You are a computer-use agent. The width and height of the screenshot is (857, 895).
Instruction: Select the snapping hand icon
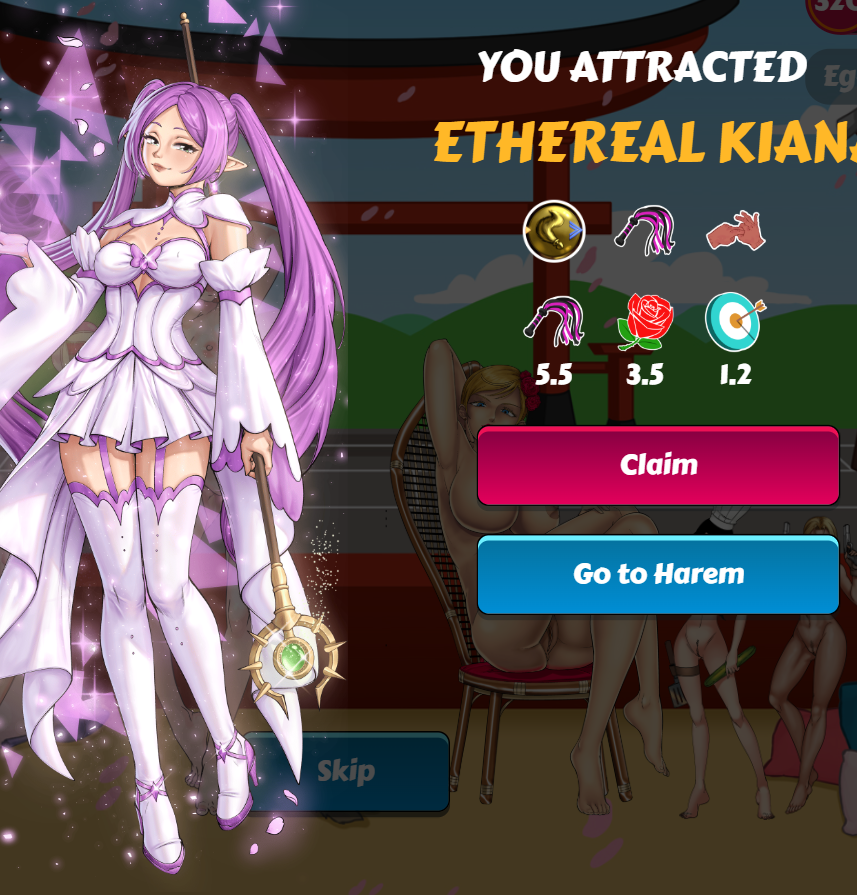[735, 230]
